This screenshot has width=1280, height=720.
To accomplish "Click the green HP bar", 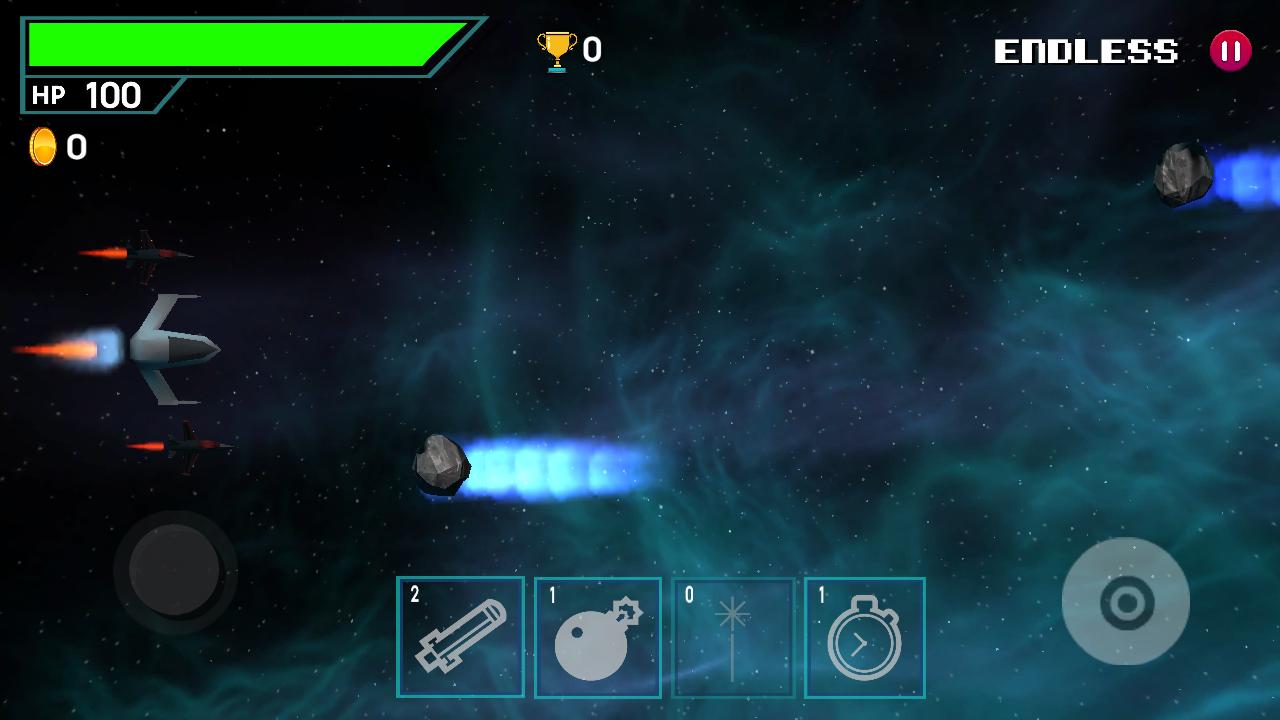I will [x=240, y=45].
